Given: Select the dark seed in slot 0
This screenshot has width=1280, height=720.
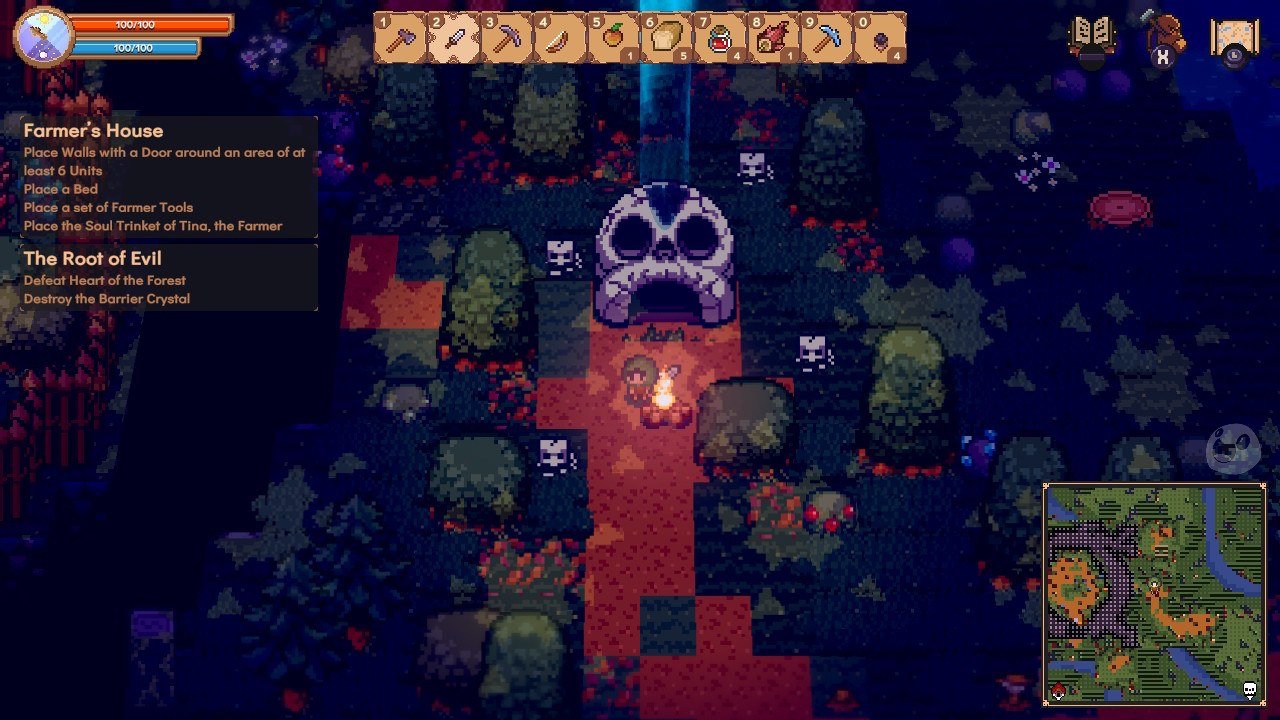Looking at the screenshot, I should [x=881, y=38].
